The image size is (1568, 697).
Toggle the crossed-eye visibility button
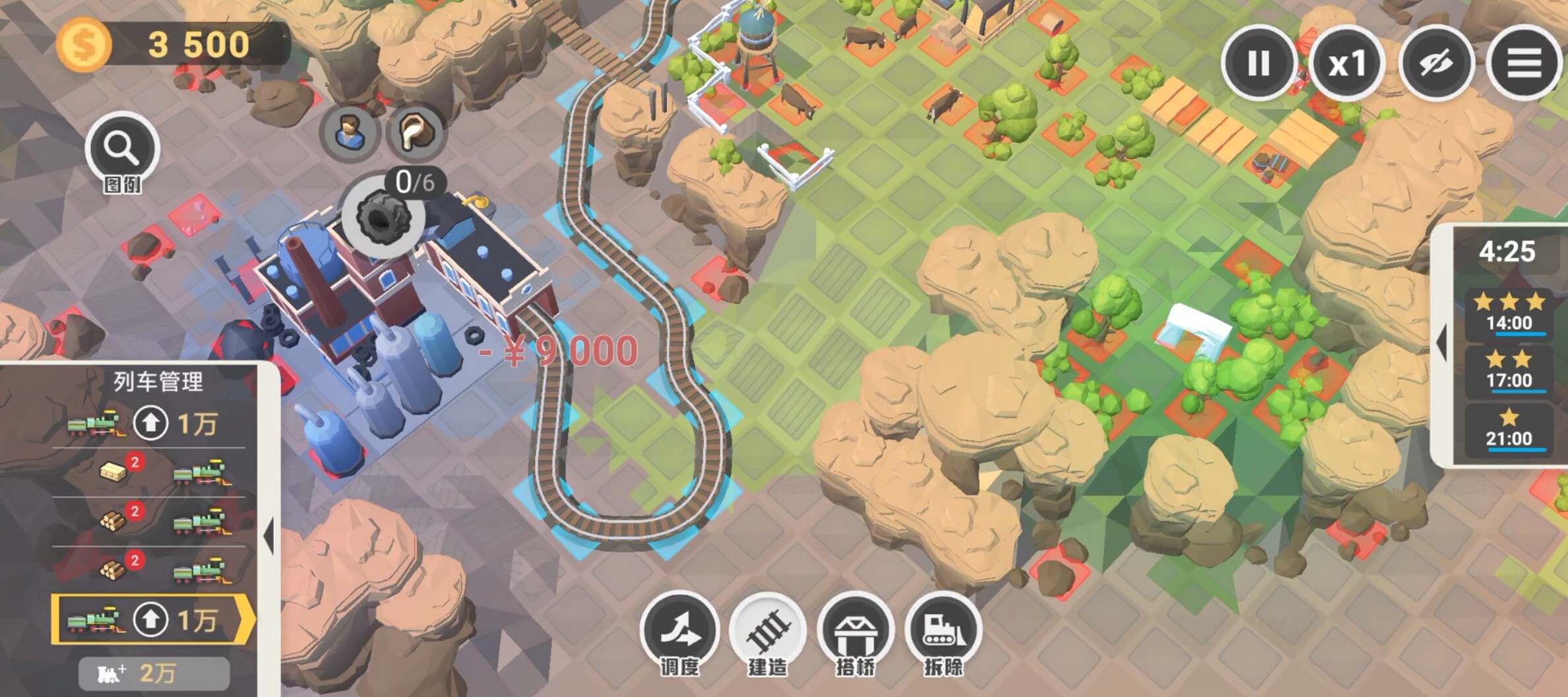coord(1436,63)
